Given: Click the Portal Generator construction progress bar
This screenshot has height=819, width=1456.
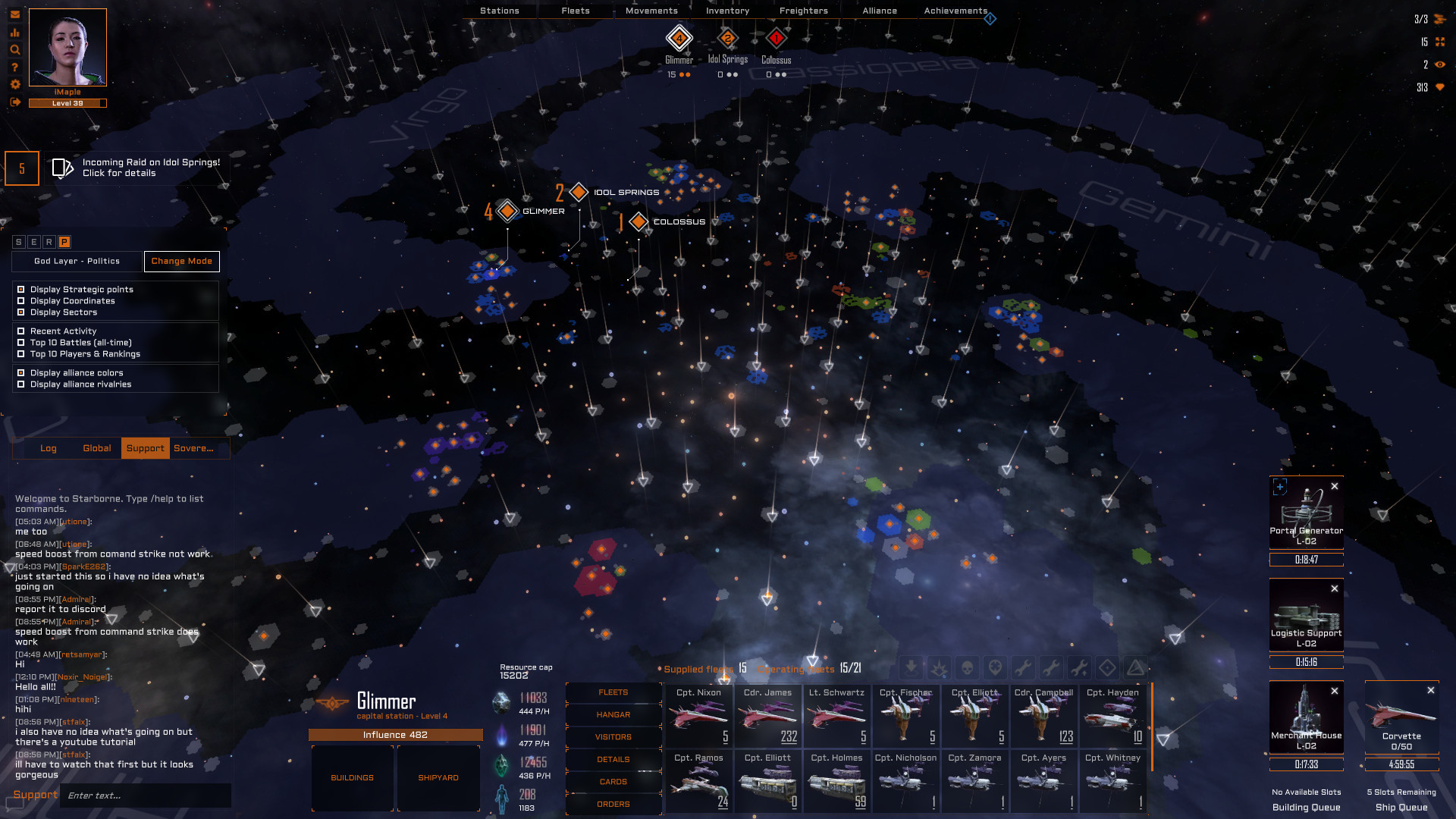Looking at the screenshot, I should (x=1306, y=560).
